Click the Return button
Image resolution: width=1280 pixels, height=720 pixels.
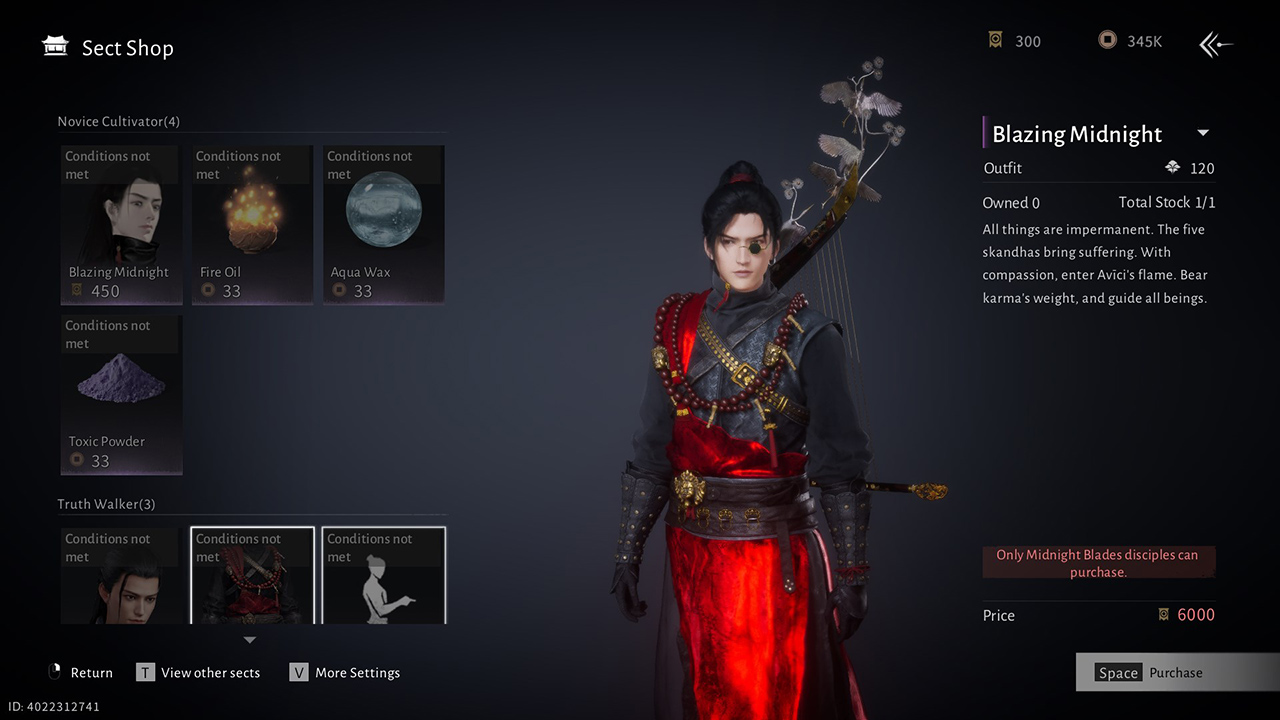[81, 673]
